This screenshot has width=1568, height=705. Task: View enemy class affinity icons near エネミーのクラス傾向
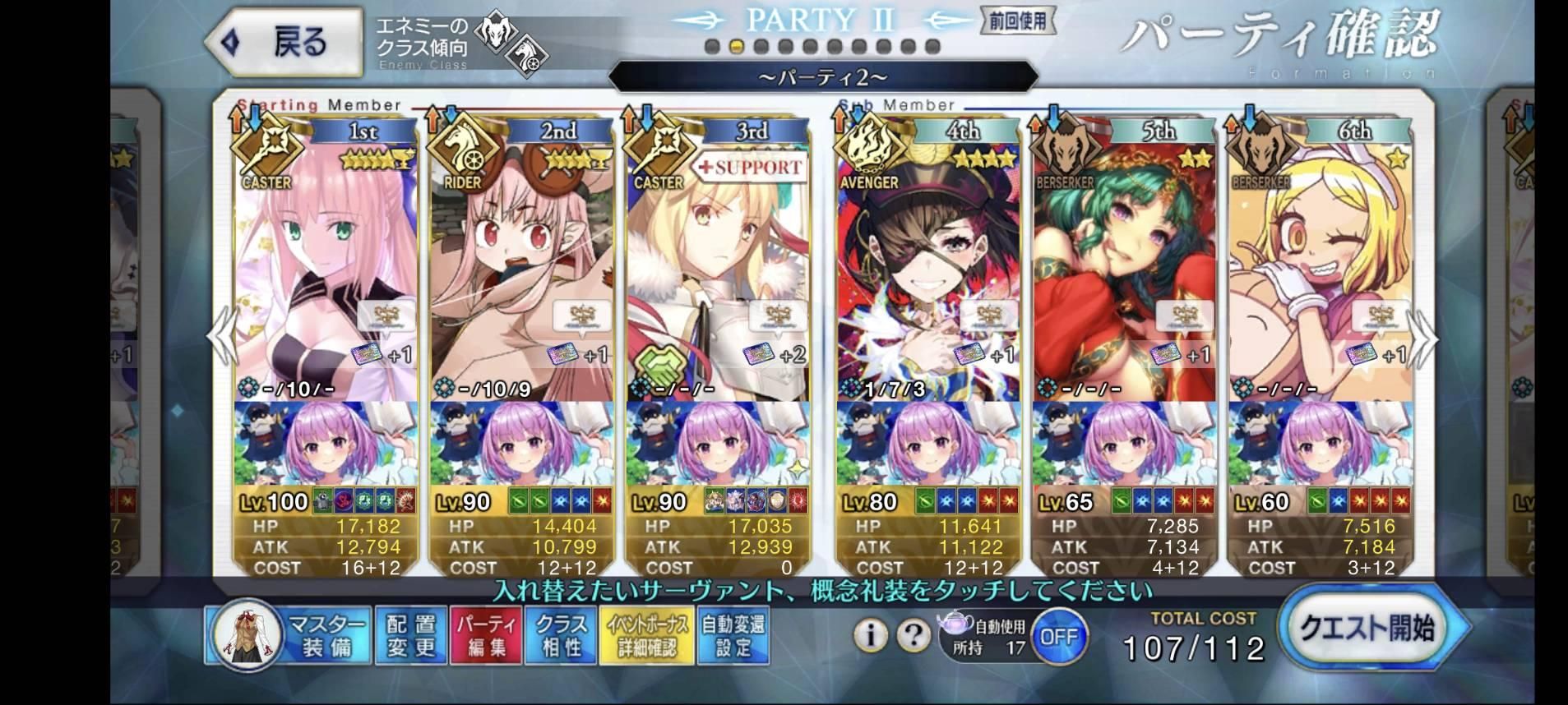coord(508,41)
